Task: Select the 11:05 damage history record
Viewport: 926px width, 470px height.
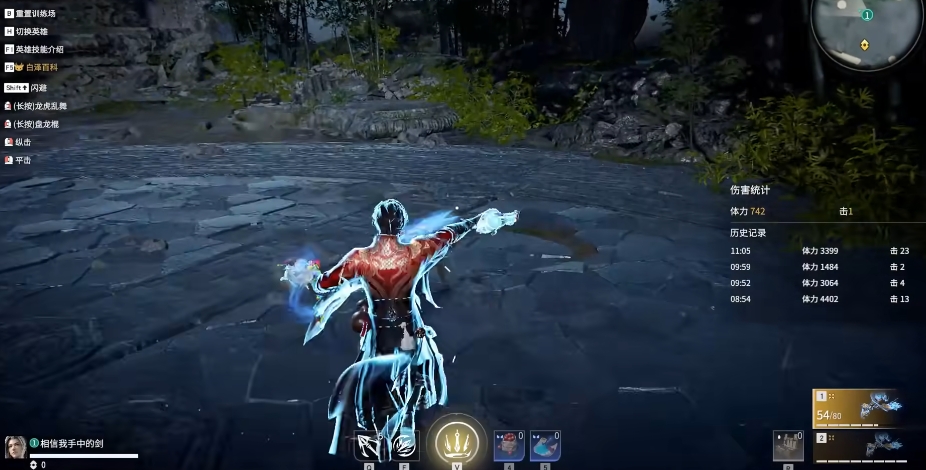Action: (820, 251)
